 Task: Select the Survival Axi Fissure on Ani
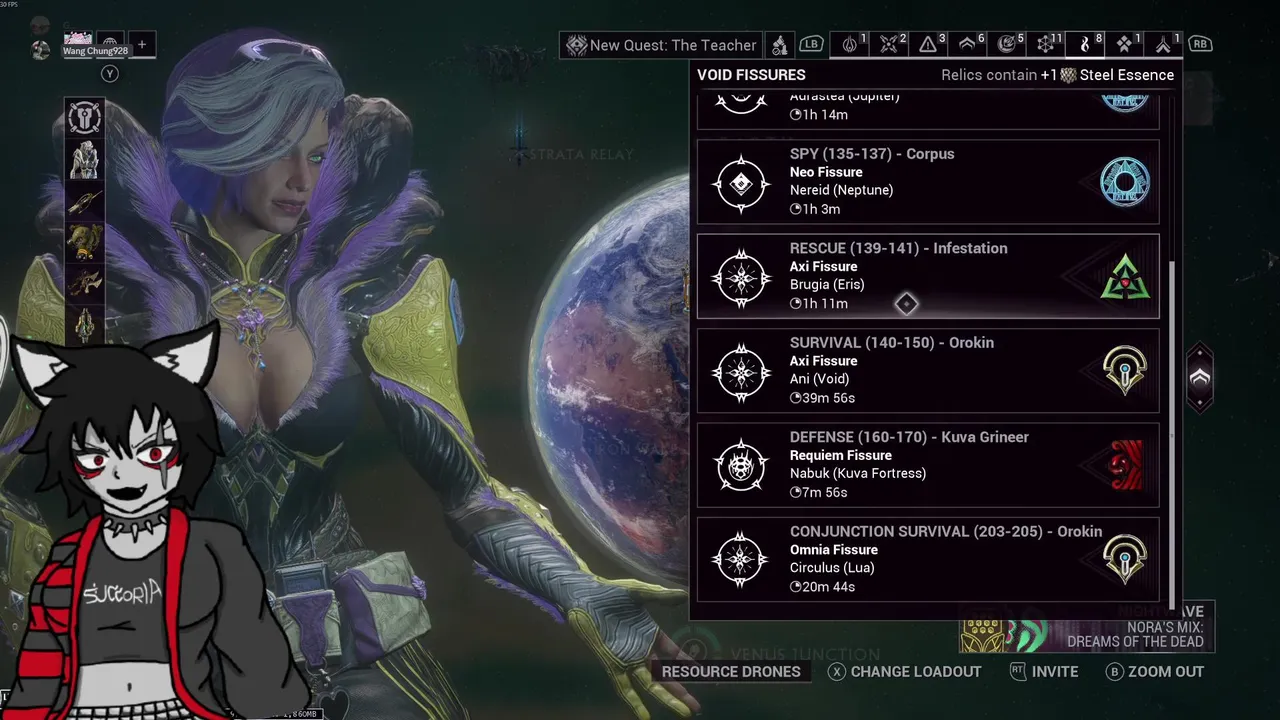coord(927,370)
